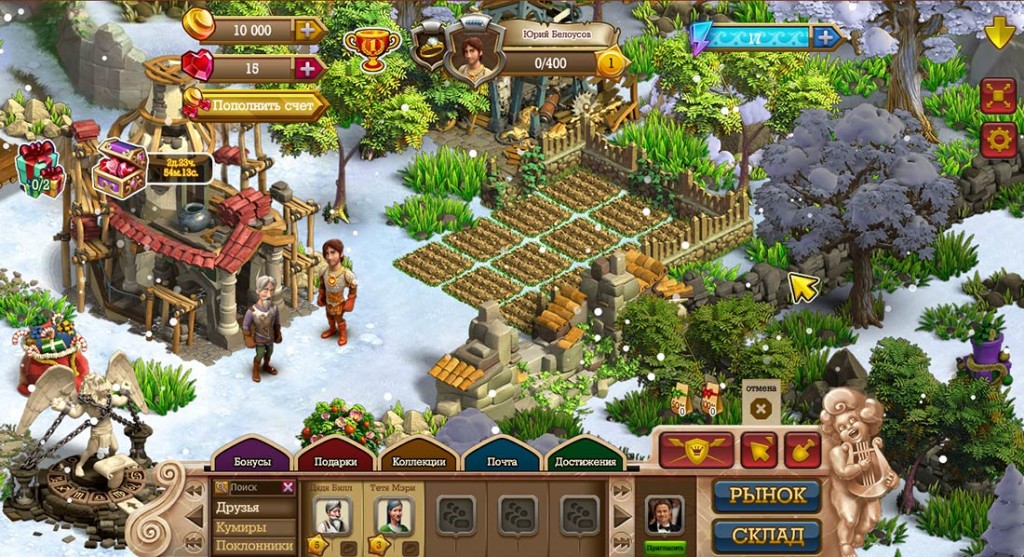Open the gift boxes counter icon

[40, 168]
